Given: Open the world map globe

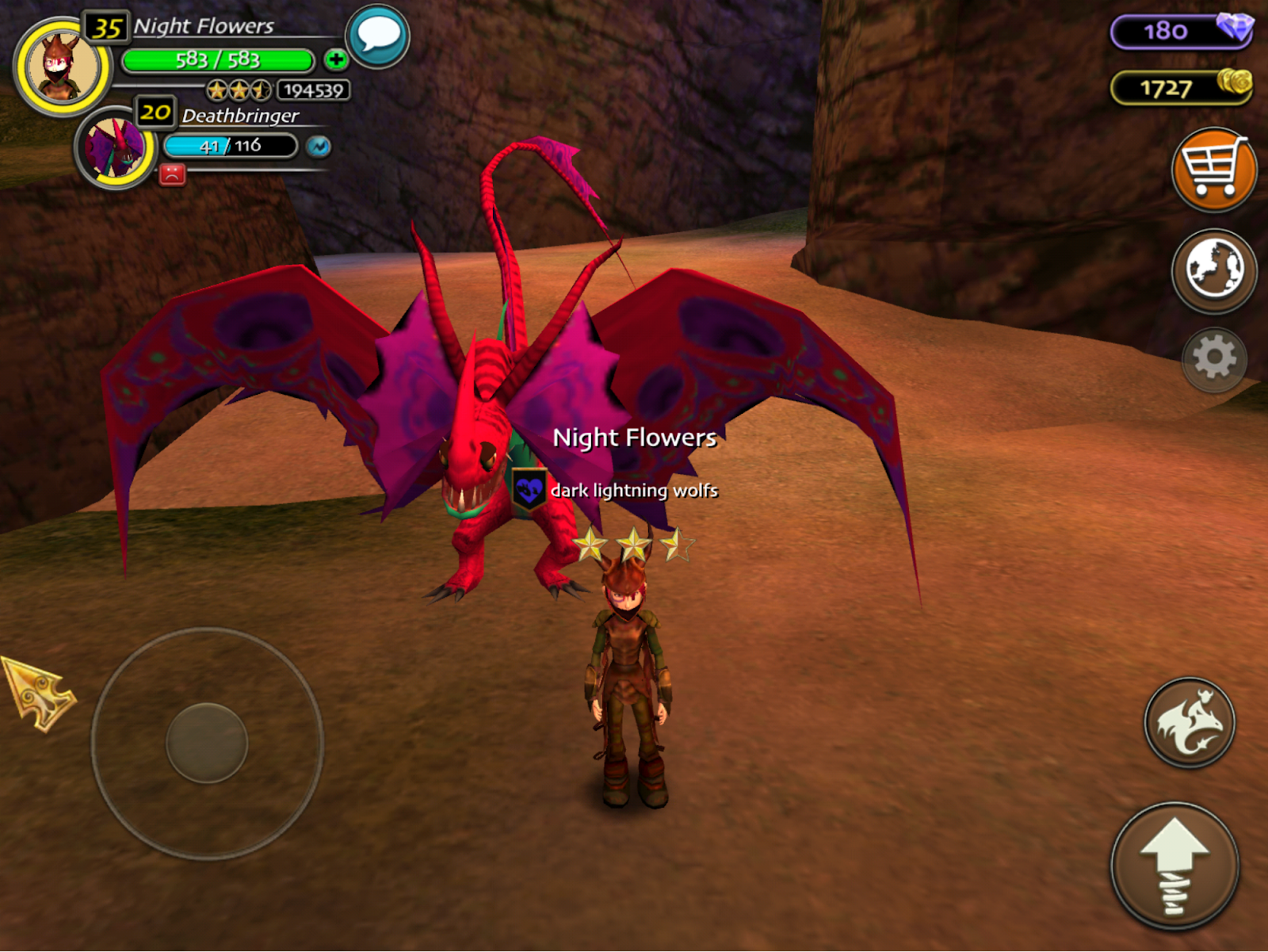Looking at the screenshot, I should [1213, 270].
